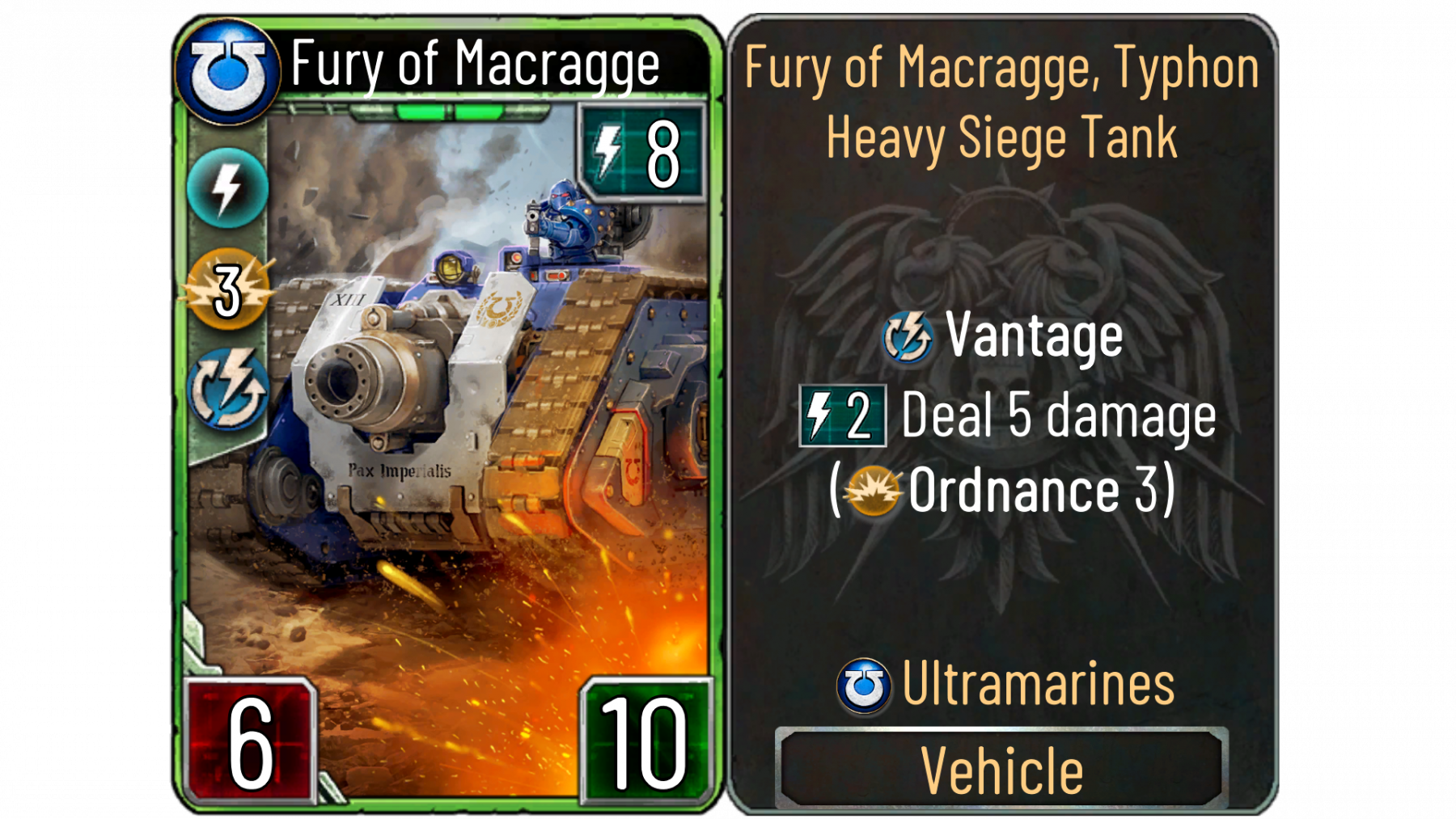Click the Ultramarines faction label in the description panel
The width and height of the screenshot is (1456, 819).
pos(1037,684)
